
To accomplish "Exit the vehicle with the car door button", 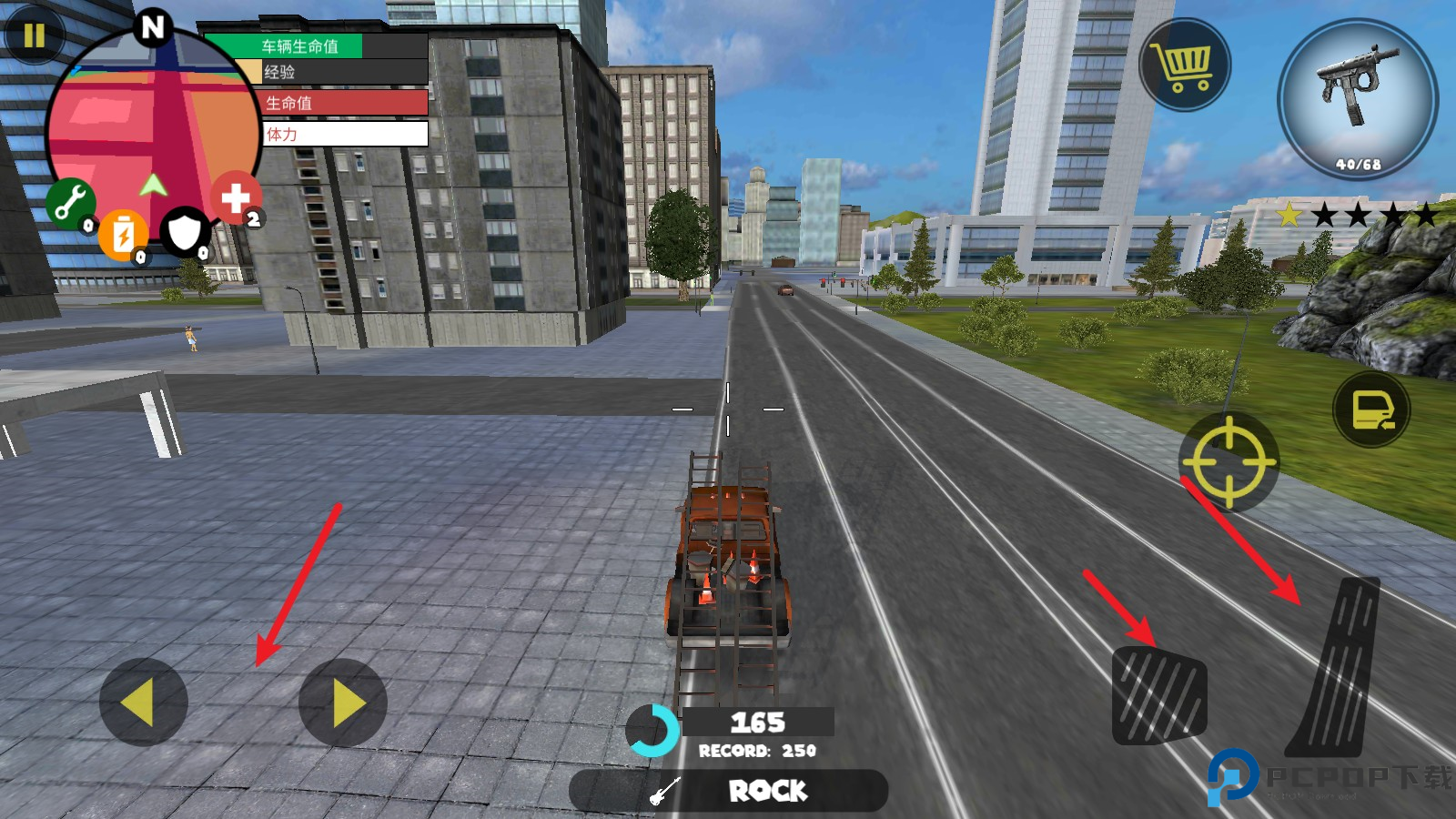I will 1371,409.
